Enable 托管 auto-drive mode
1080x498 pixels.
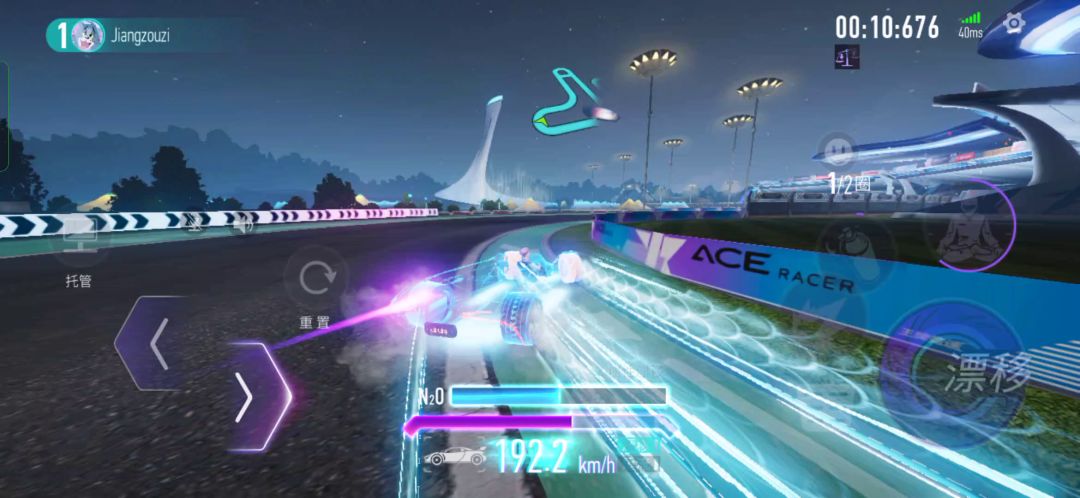click(x=78, y=240)
